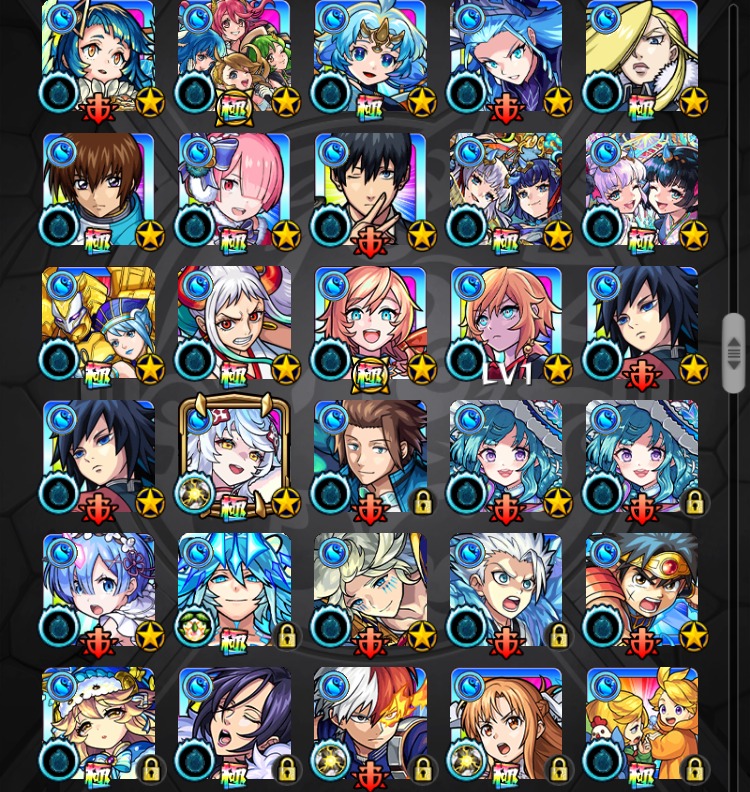Screen dimensions: 750x792
Task: Select white-haired horned Yamato with red eyes
Action: pos(235,324)
